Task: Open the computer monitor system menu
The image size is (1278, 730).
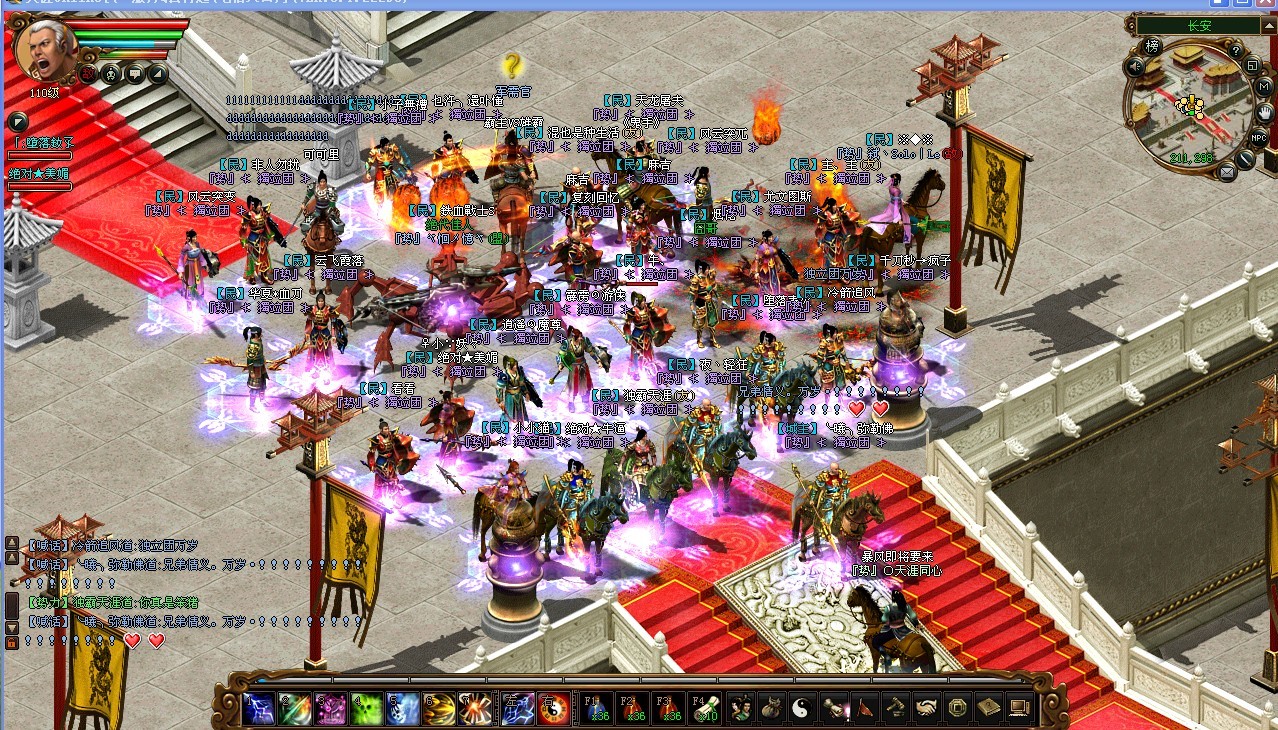Action: (x=1020, y=708)
